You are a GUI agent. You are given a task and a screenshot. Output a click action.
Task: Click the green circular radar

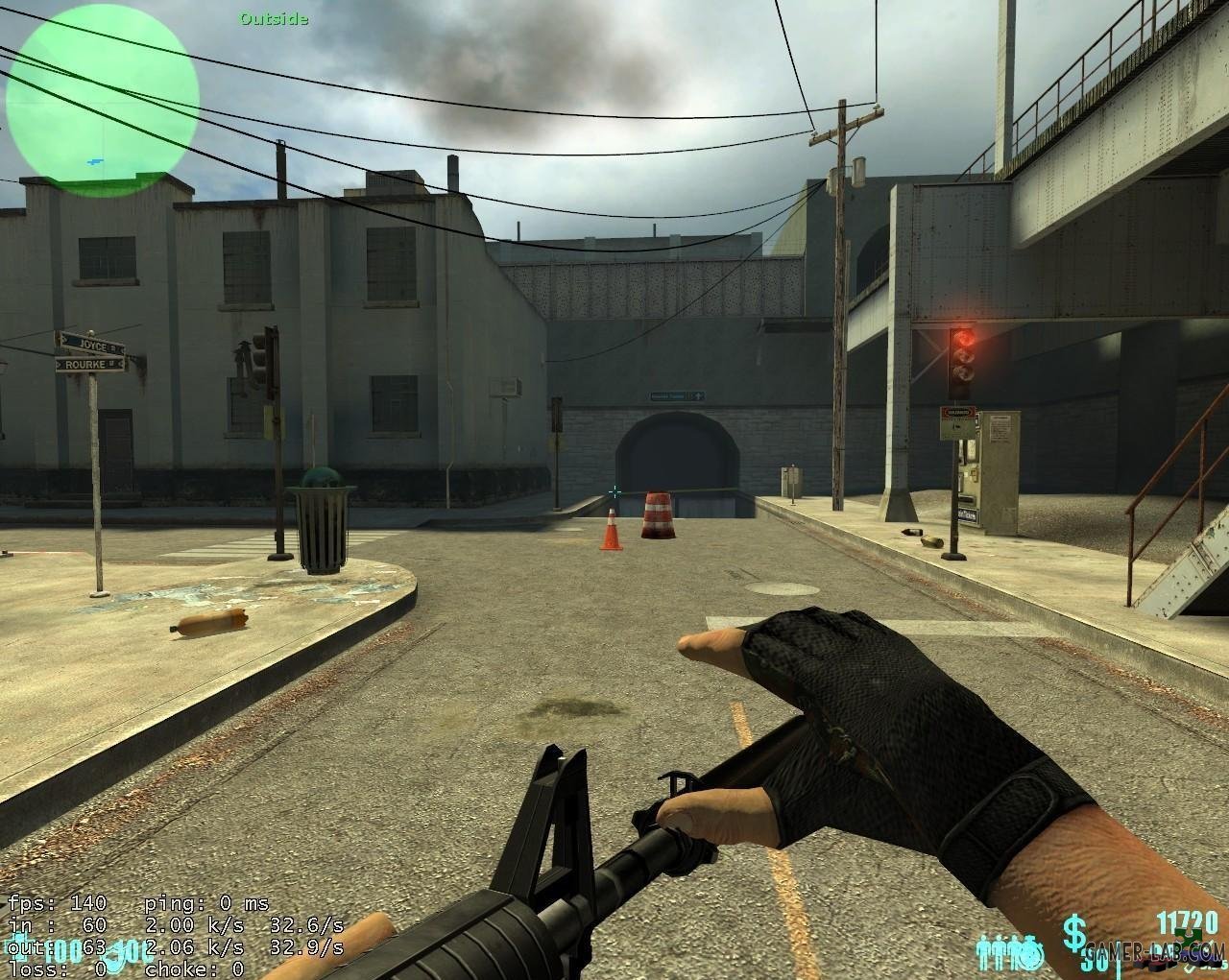[x=103, y=95]
